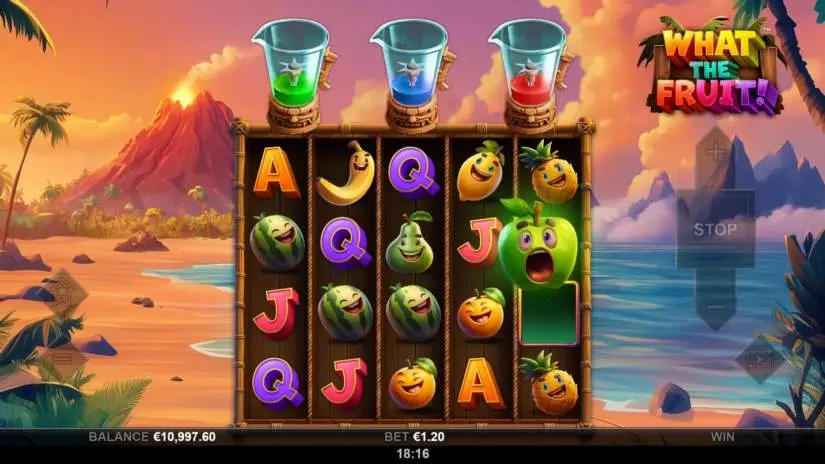Stop the spinning reels with STOP
825x464 pixels.
tap(715, 229)
